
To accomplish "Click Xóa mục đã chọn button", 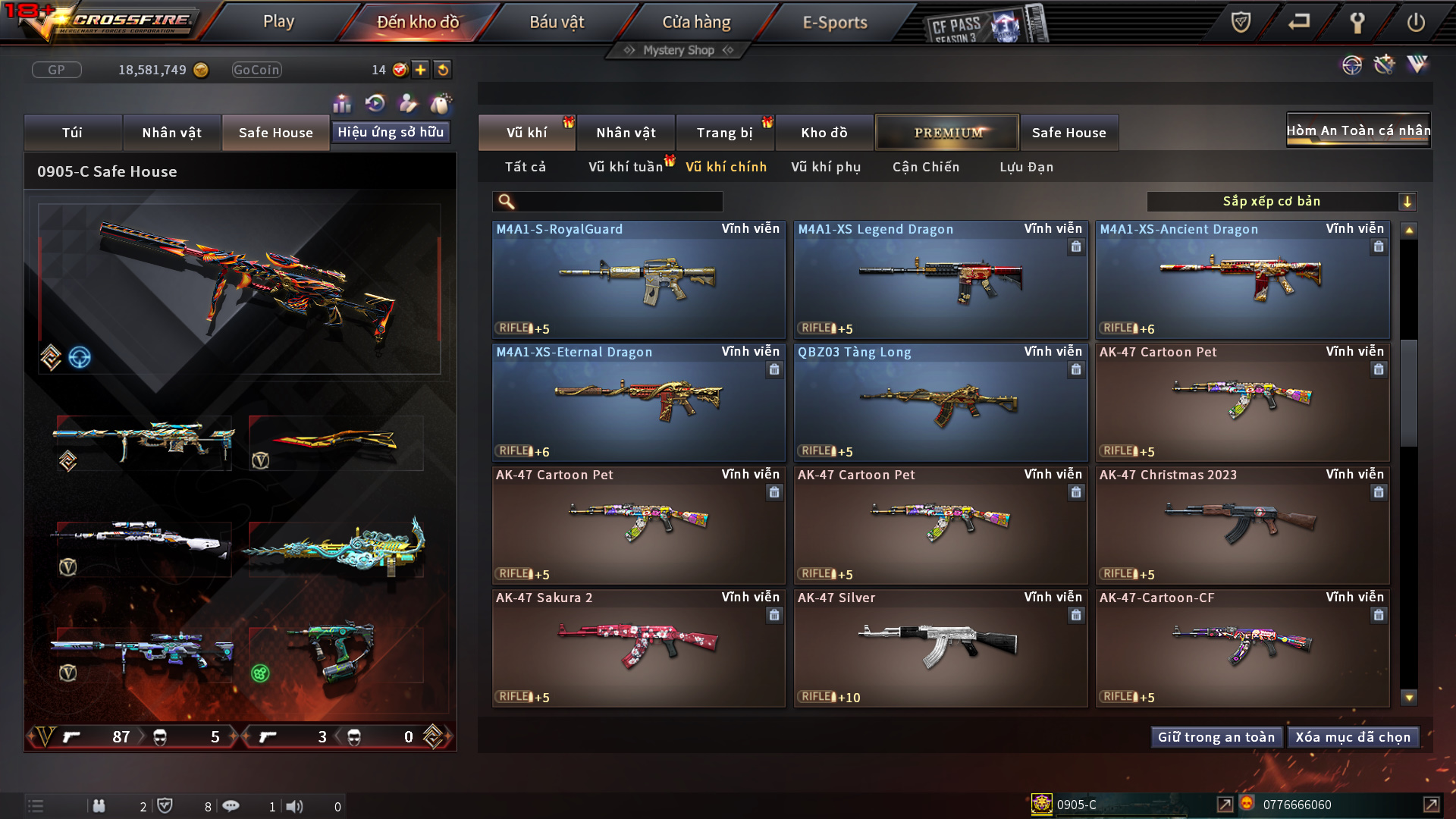I will 1353,737.
